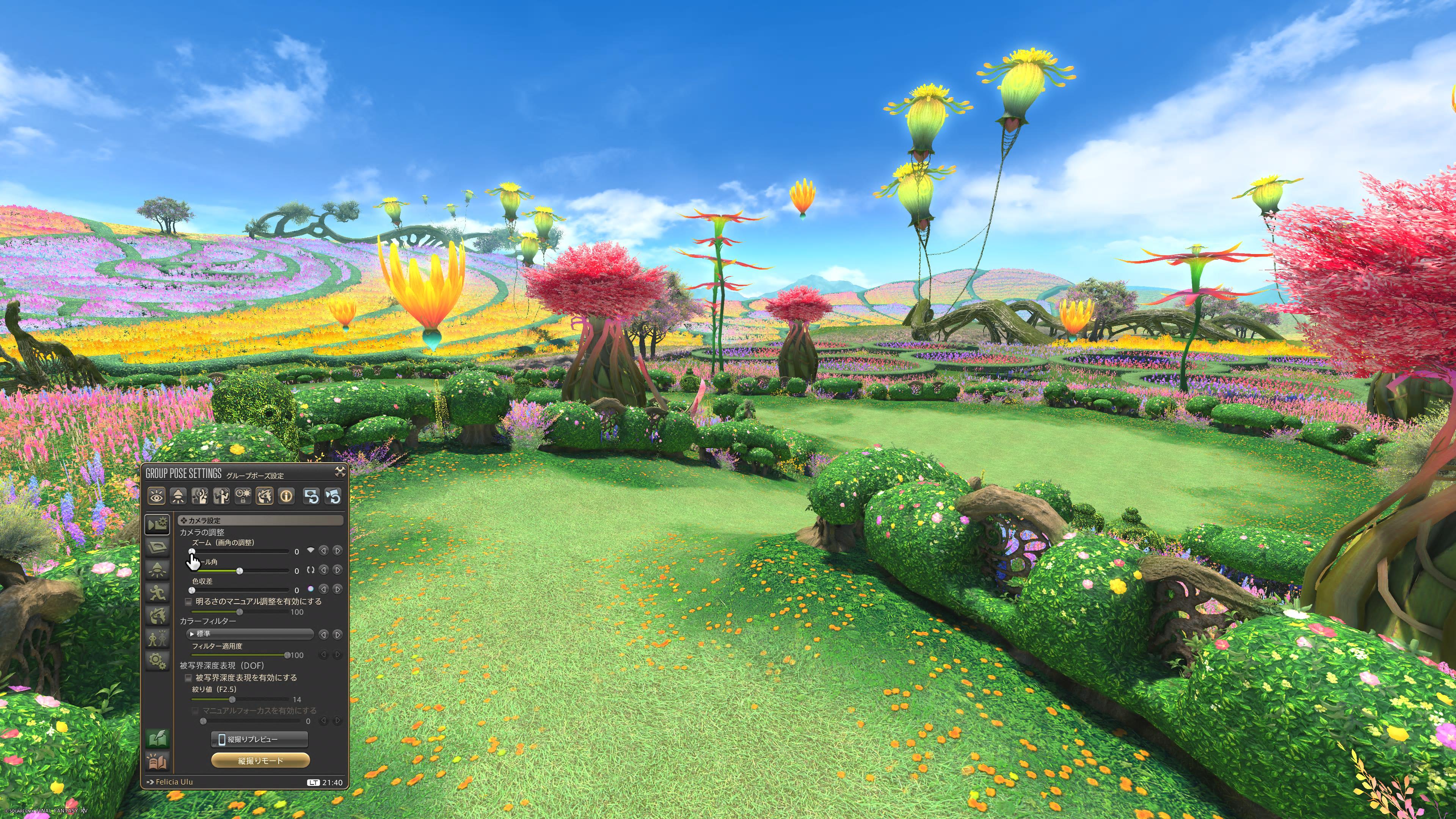Enable manual brightness adjustment checkbox
This screenshot has width=1456, height=819.
189,601
